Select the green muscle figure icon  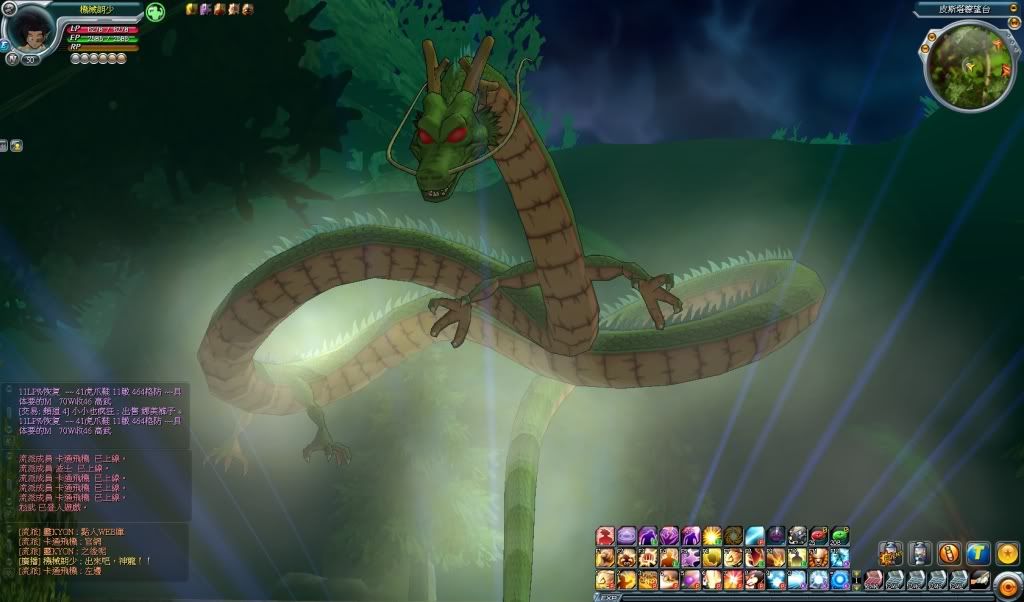pyautogui.click(x=155, y=12)
